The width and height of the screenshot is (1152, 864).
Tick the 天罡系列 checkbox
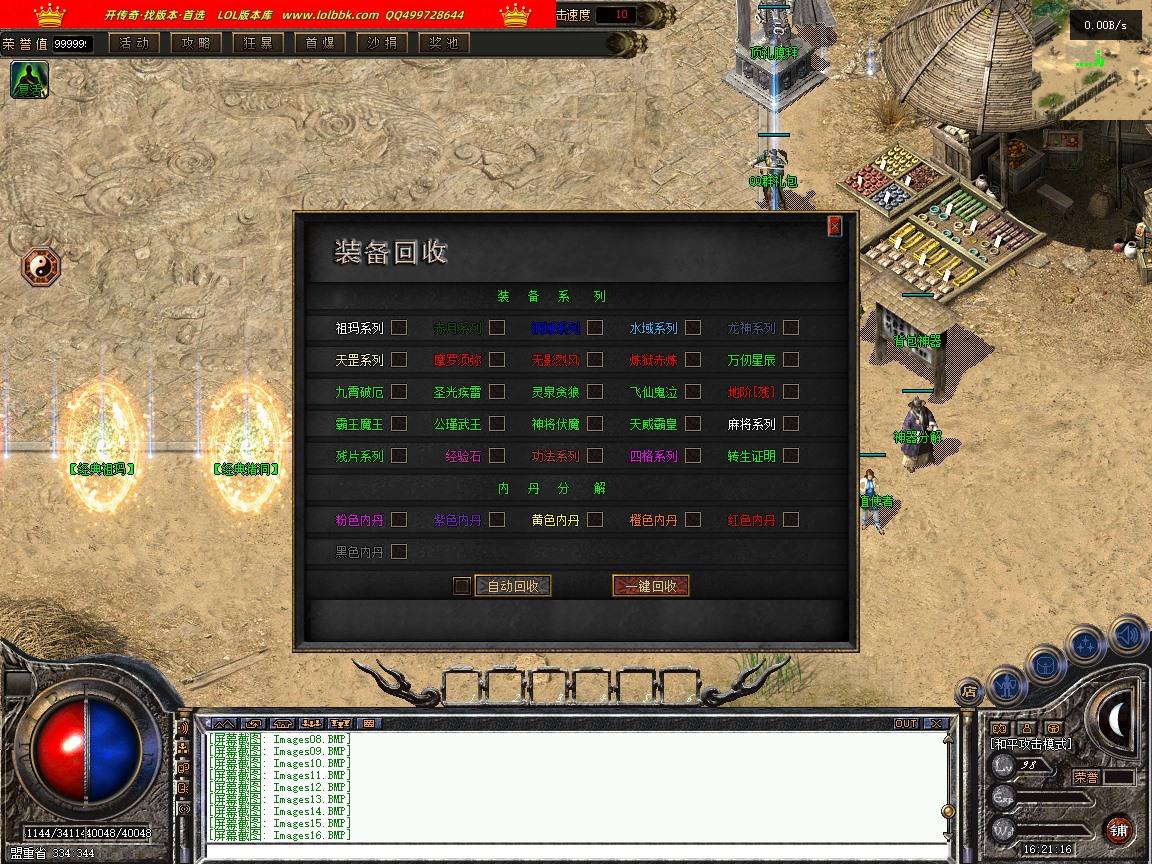[x=398, y=359]
